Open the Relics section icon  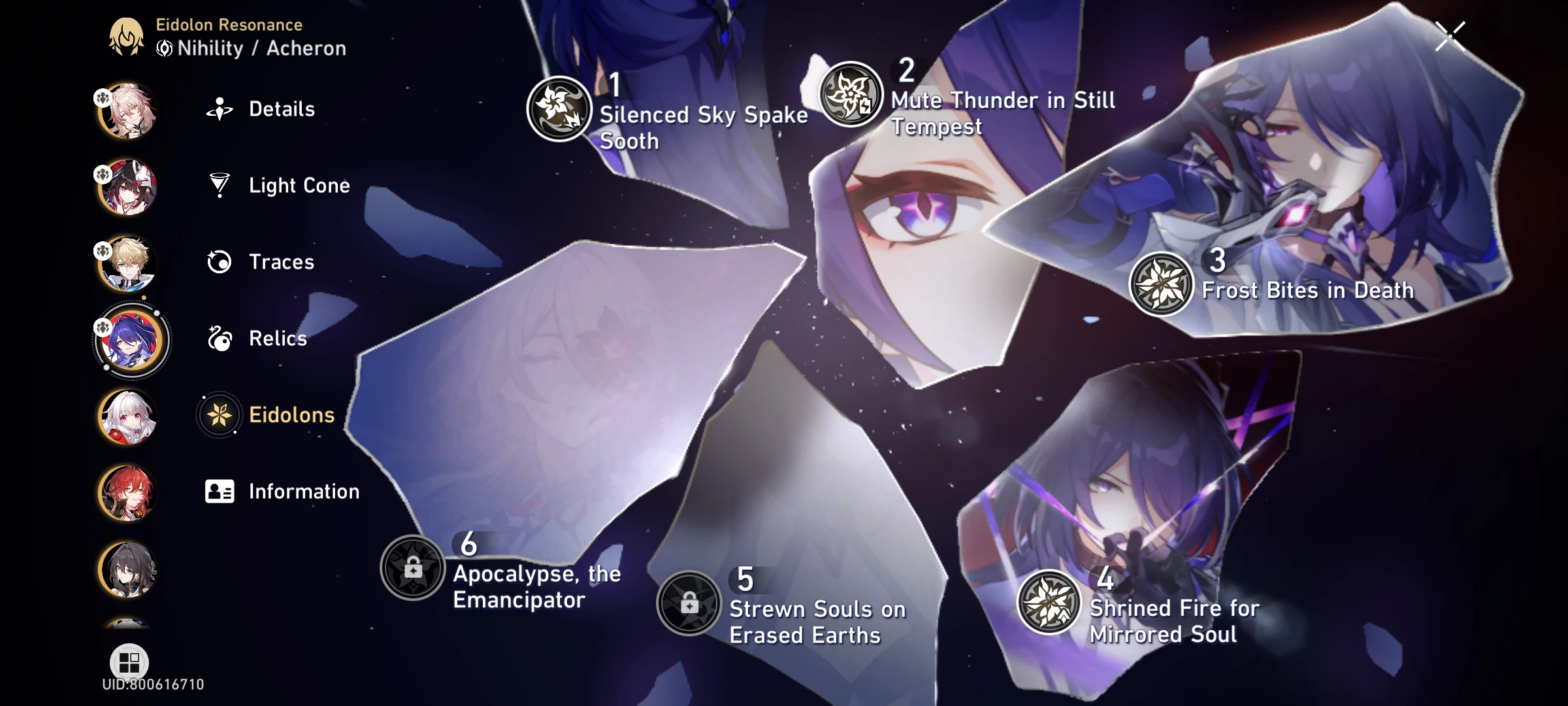tap(220, 339)
